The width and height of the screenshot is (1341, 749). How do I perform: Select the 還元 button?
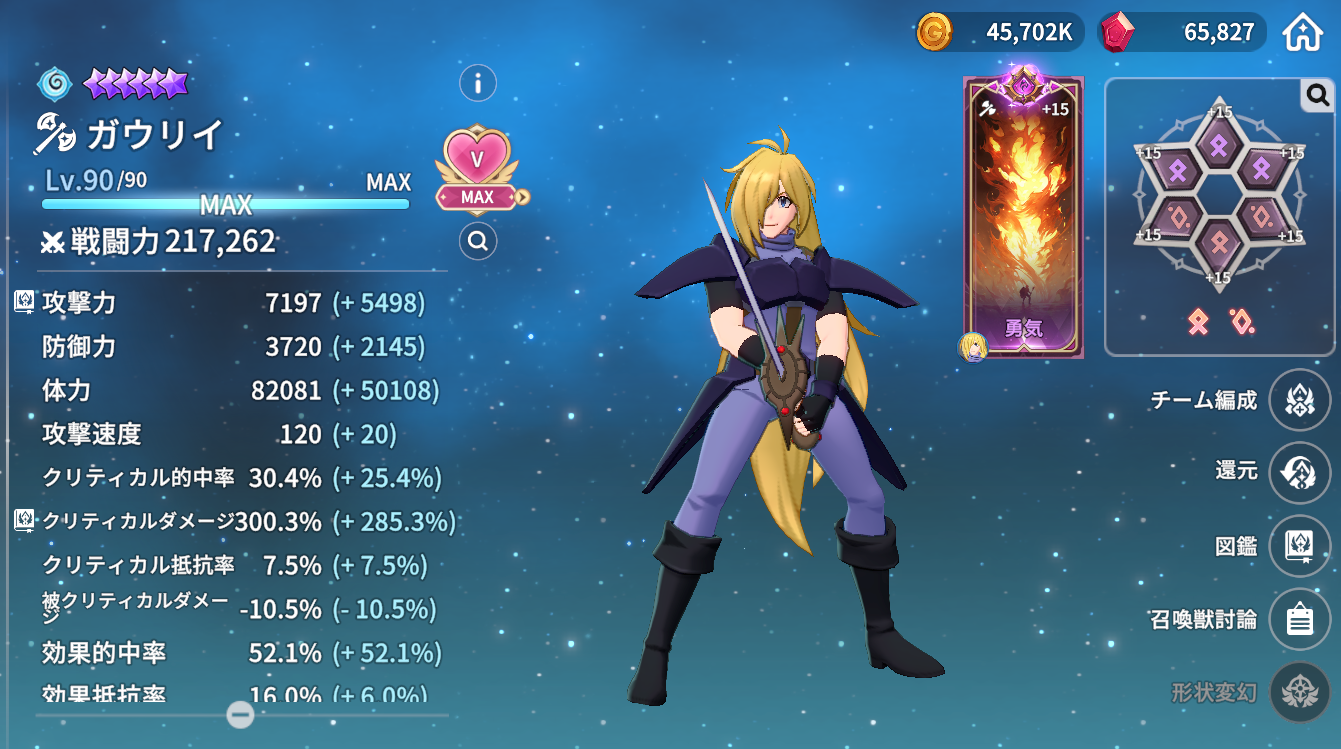(1299, 472)
